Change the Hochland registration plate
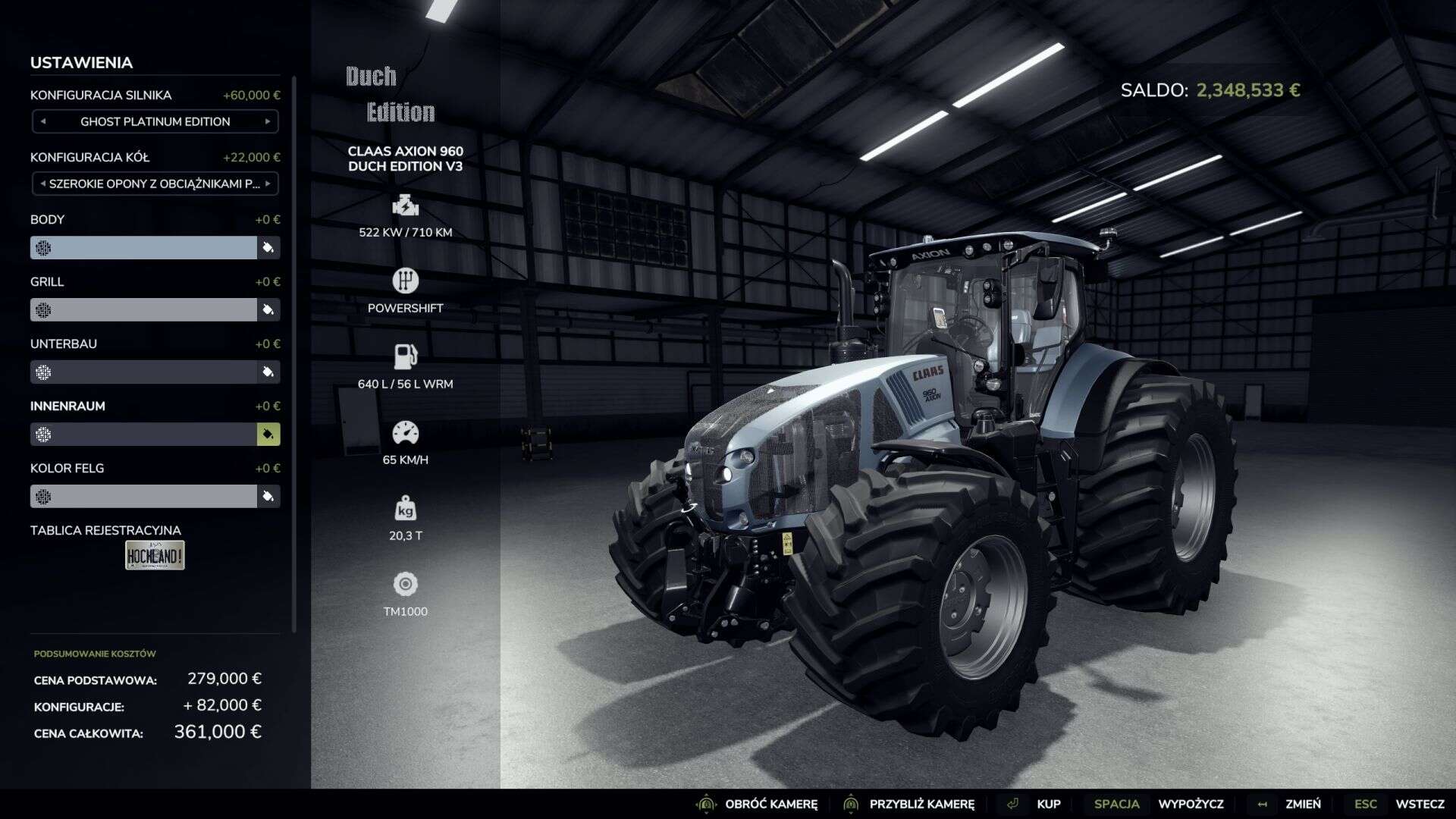Screen dimensions: 1456x819 pyautogui.click(x=155, y=555)
